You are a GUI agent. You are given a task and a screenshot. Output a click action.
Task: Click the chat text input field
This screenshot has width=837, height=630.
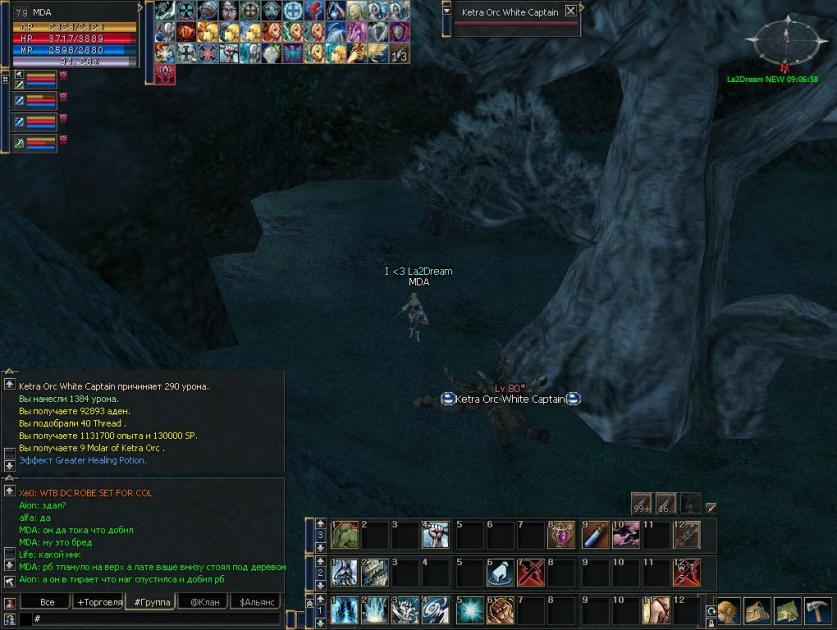coord(150,620)
